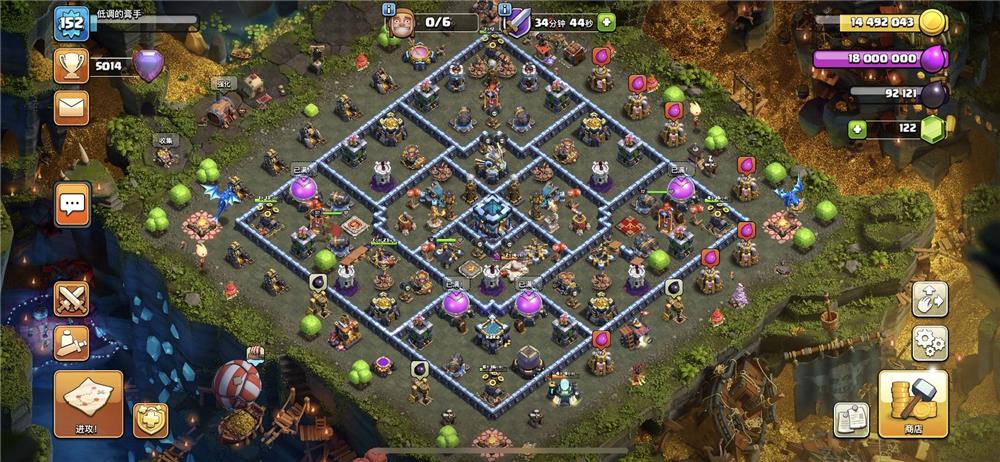Open the paper notes news button
This screenshot has width=1000, height=462.
852,419
